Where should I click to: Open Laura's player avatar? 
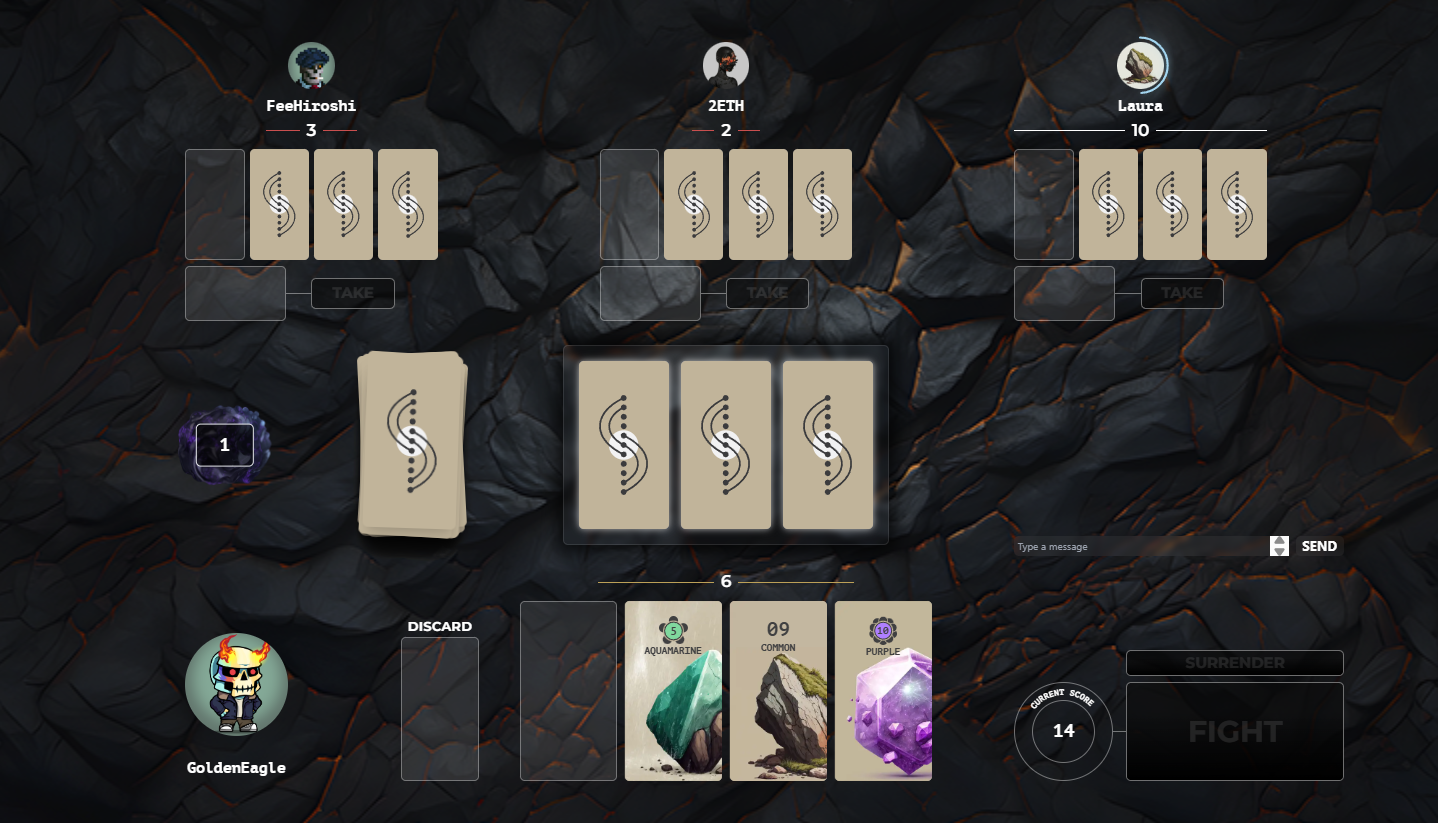[x=1140, y=66]
